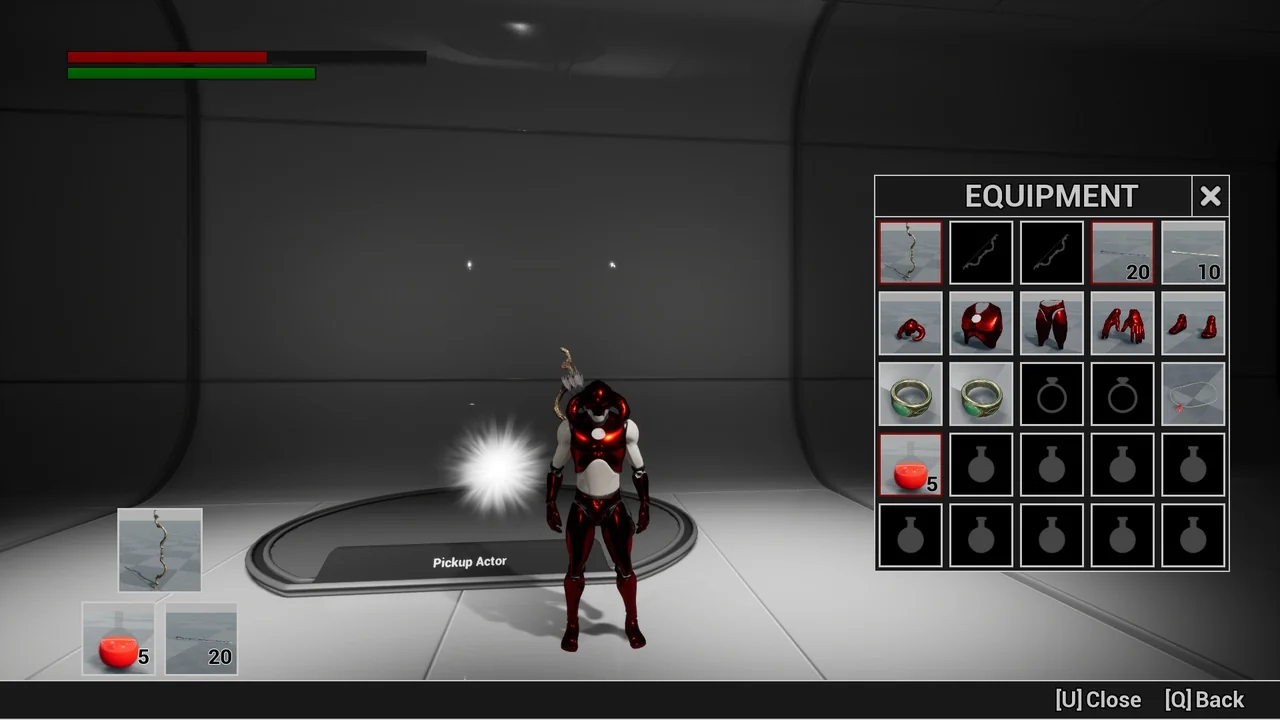Select the red chest armor slot
This screenshot has height=720, width=1280.
pyautogui.click(x=981, y=323)
